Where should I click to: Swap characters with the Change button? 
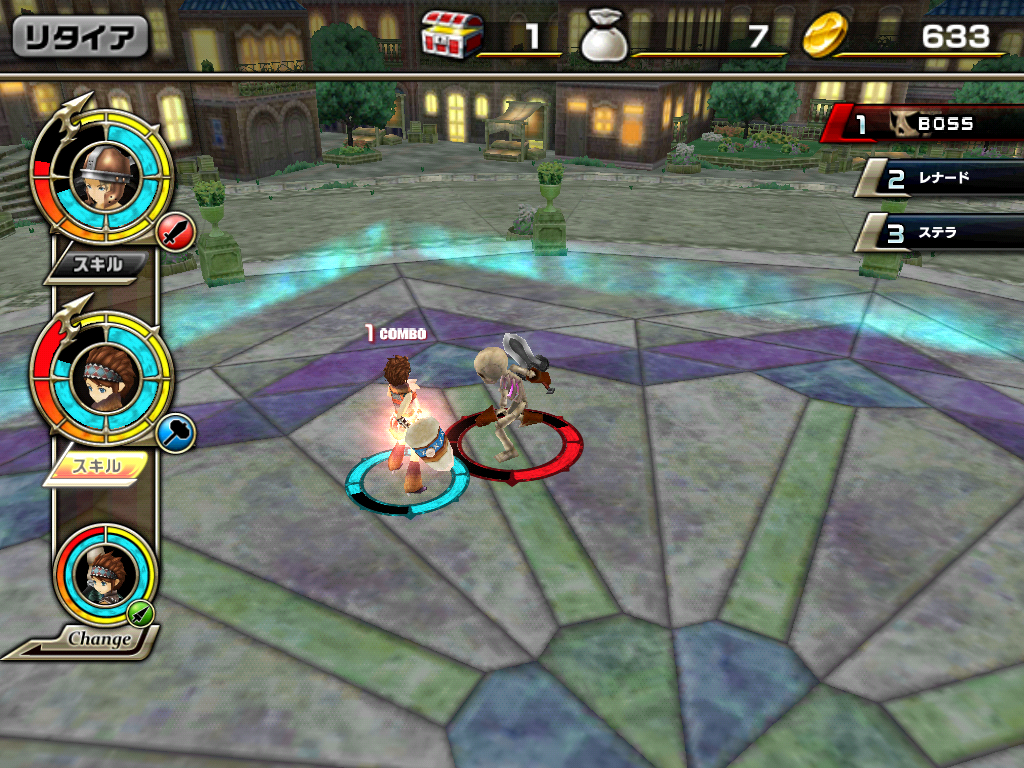click(101, 638)
